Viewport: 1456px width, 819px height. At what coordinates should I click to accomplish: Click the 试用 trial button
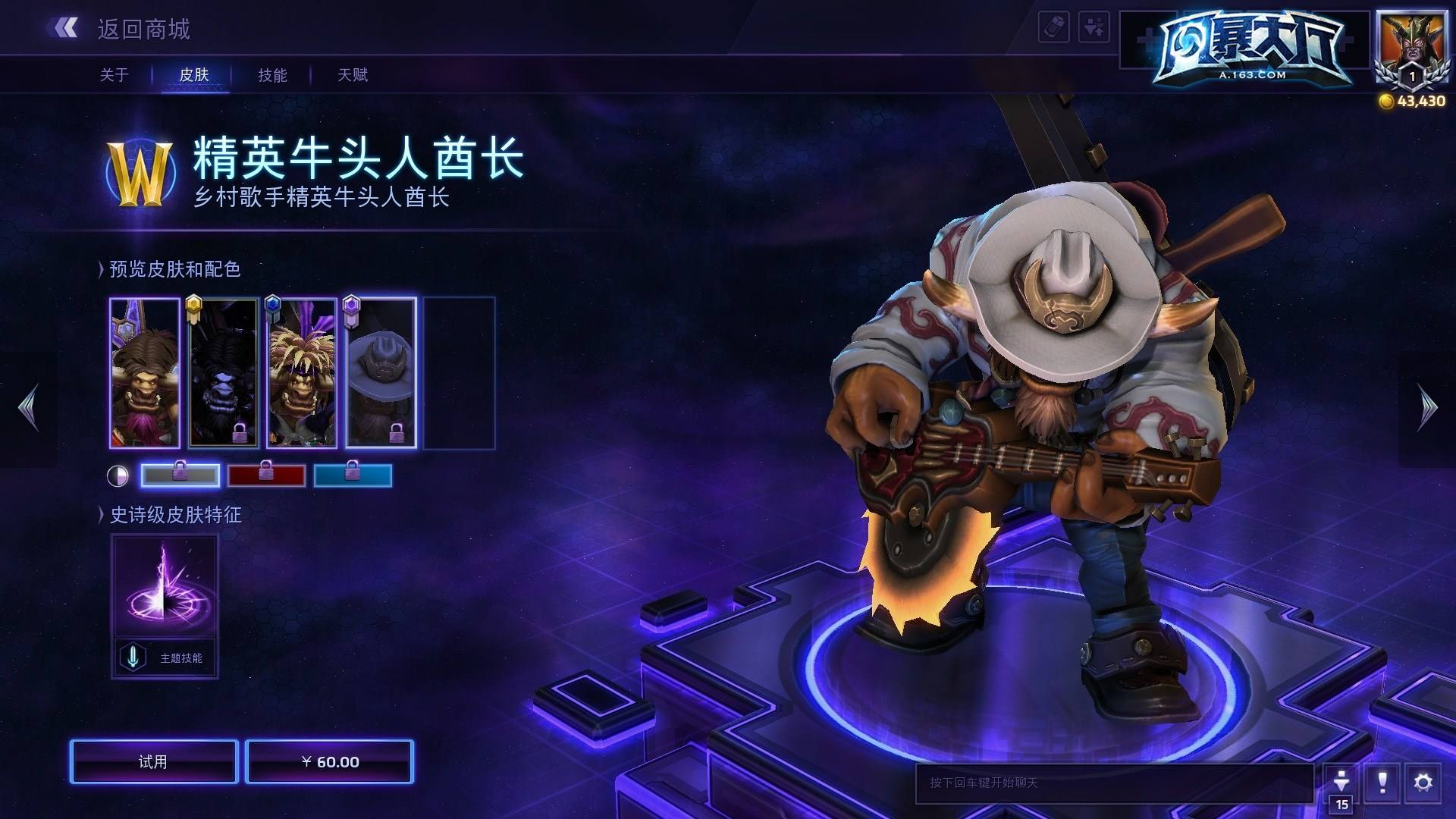(152, 762)
